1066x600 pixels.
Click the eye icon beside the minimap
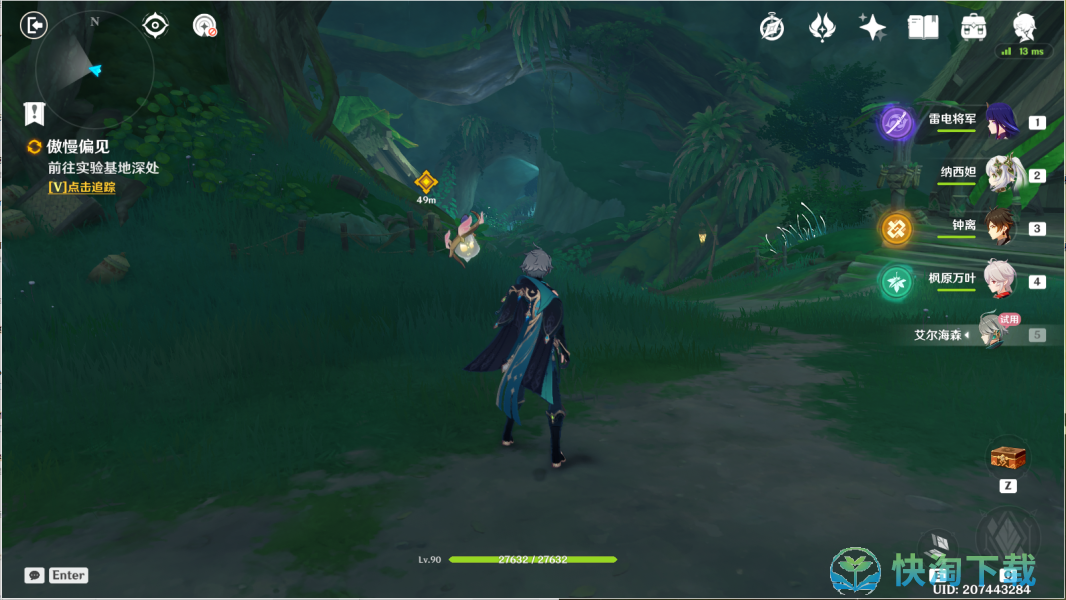click(155, 25)
